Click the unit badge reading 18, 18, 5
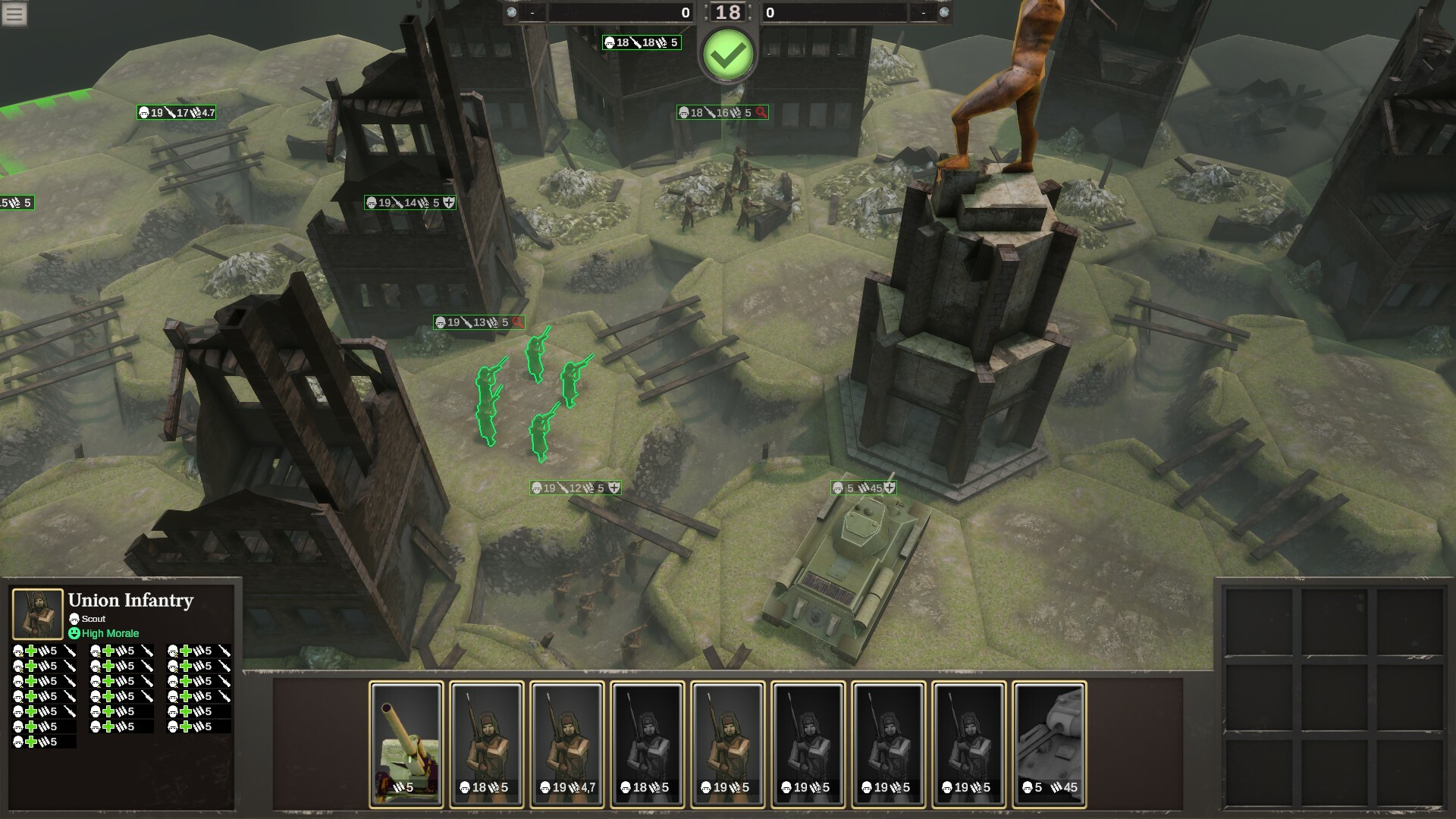 pyautogui.click(x=642, y=43)
